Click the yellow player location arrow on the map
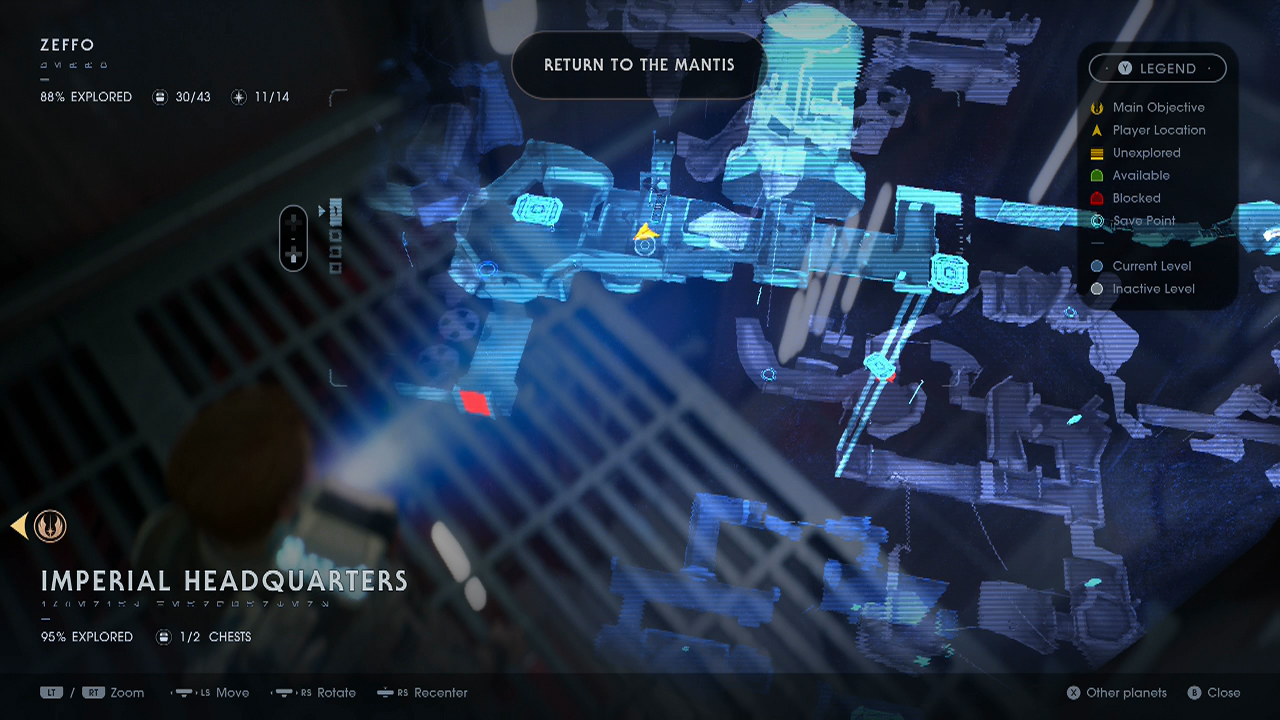Viewport: 1280px width, 720px height. click(x=646, y=232)
